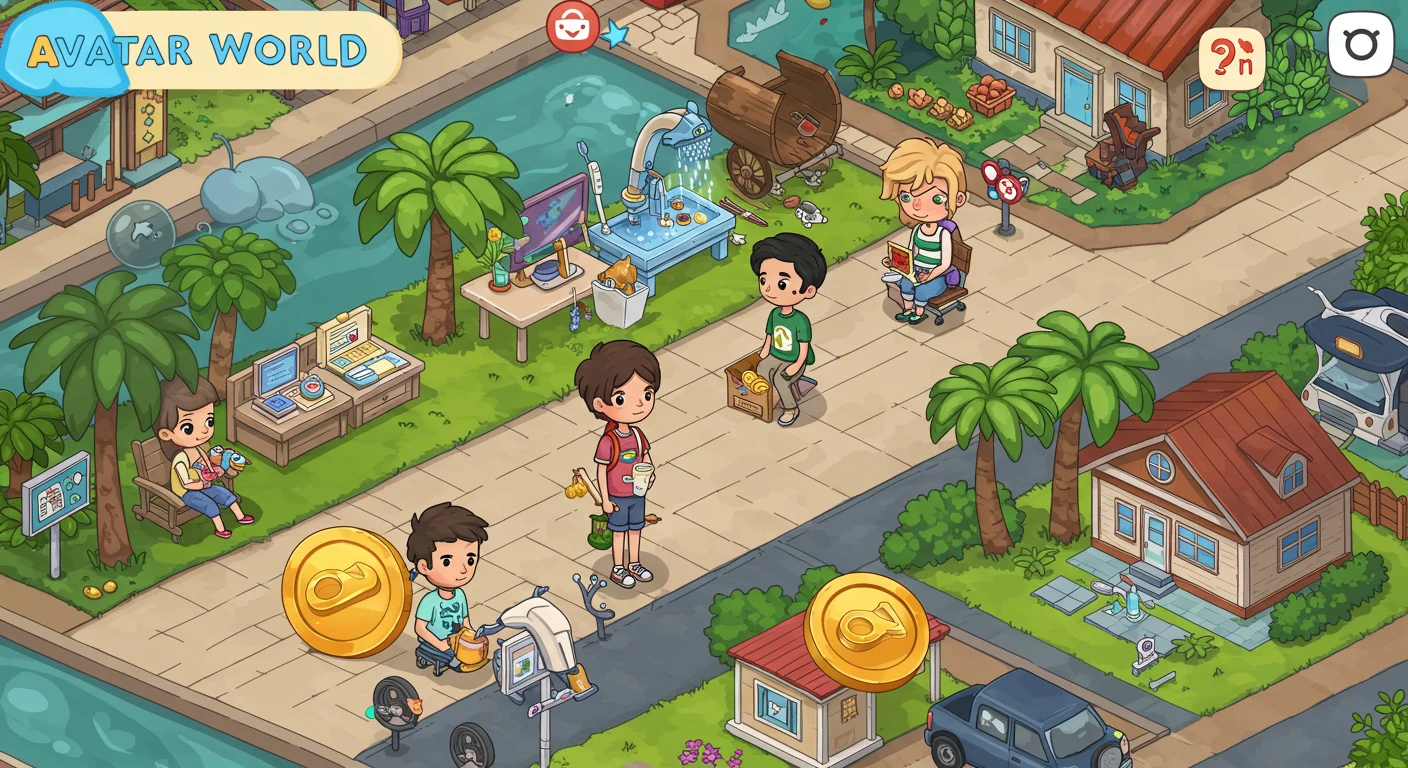Open the red shop bag icon
The height and width of the screenshot is (768, 1408).
click(571, 27)
